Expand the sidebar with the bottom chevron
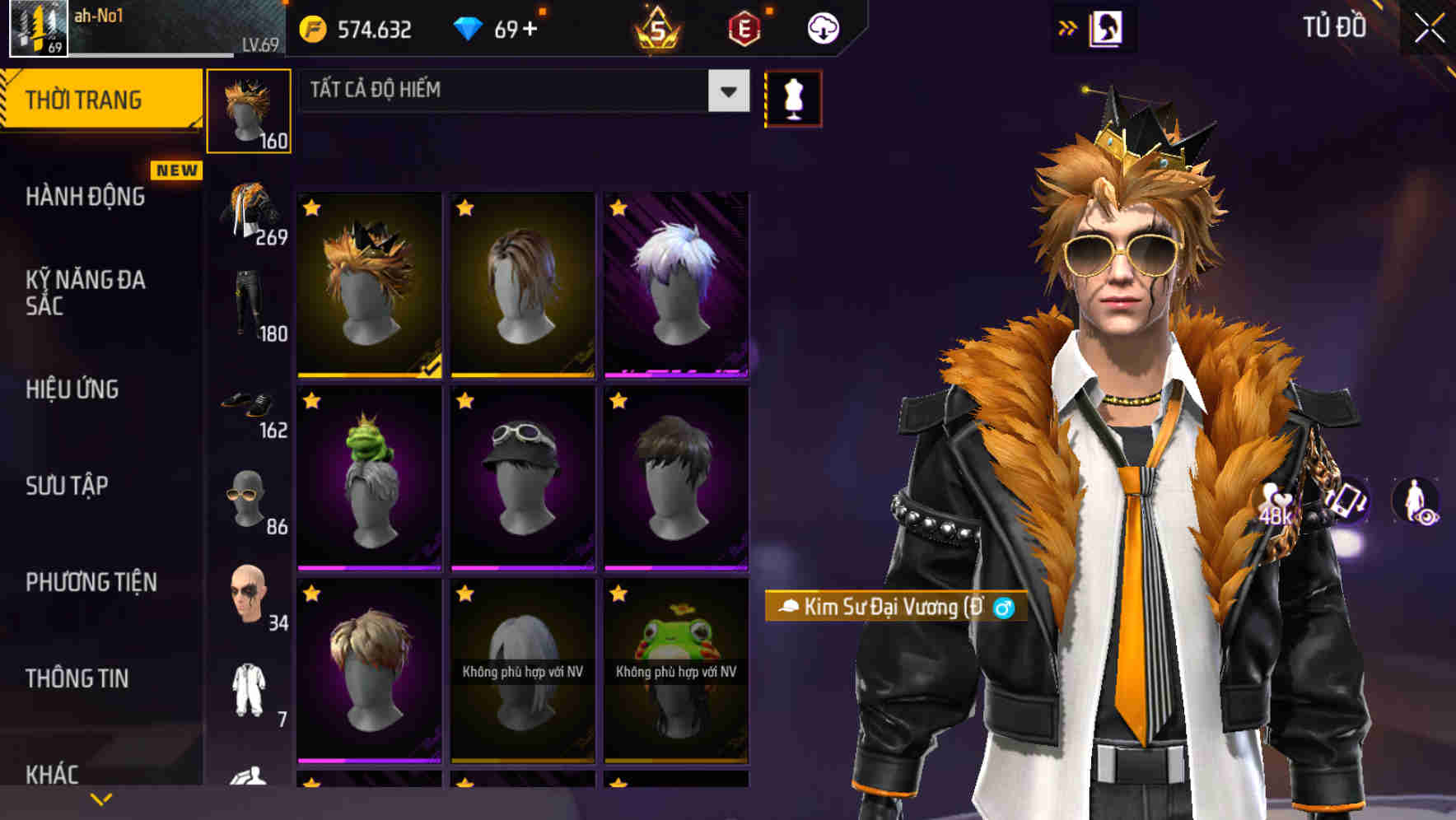This screenshot has width=1456, height=820. coord(100,798)
